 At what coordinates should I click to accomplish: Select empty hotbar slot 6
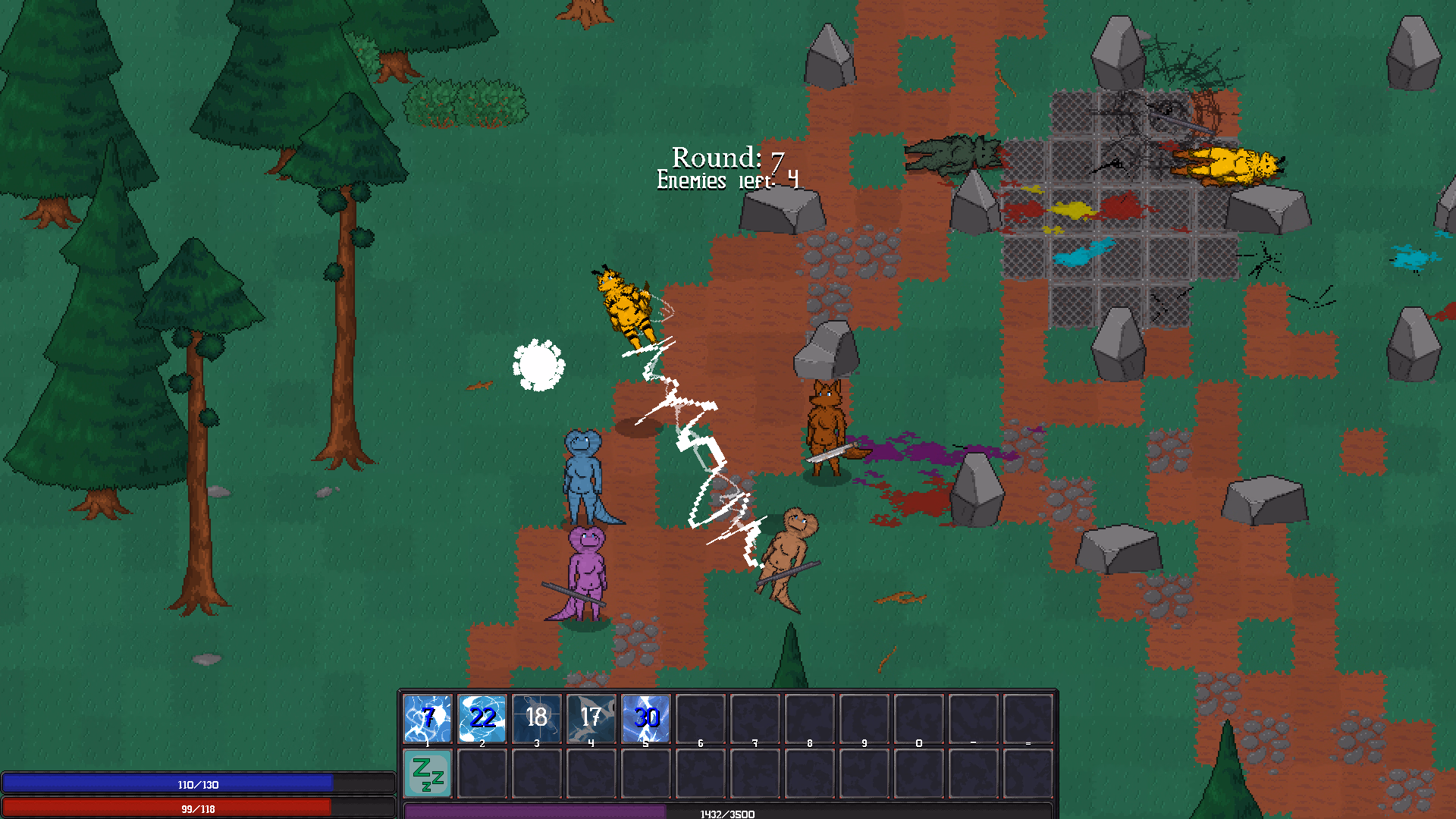point(700,717)
